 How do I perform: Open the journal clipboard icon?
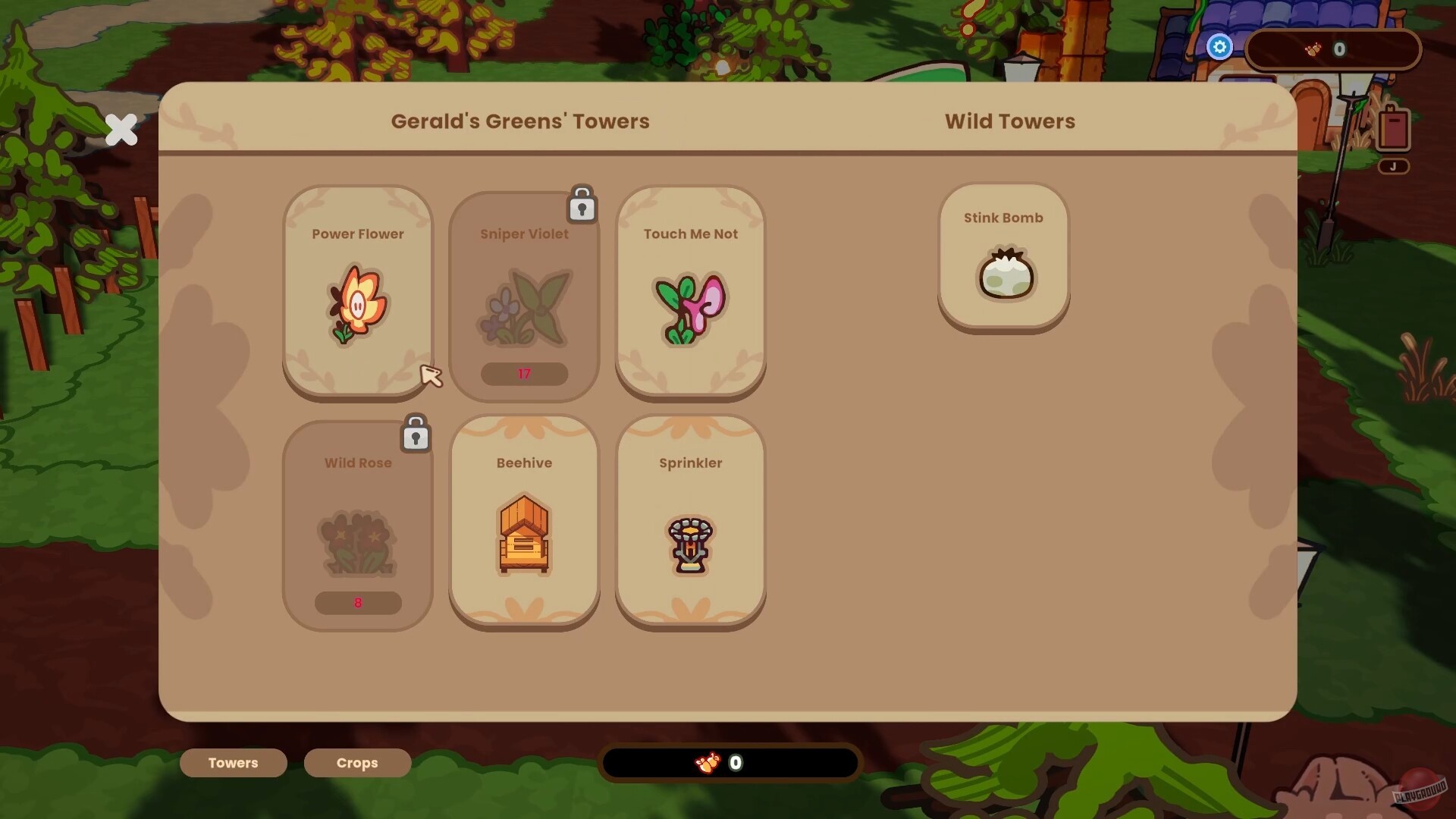click(x=1394, y=127)
